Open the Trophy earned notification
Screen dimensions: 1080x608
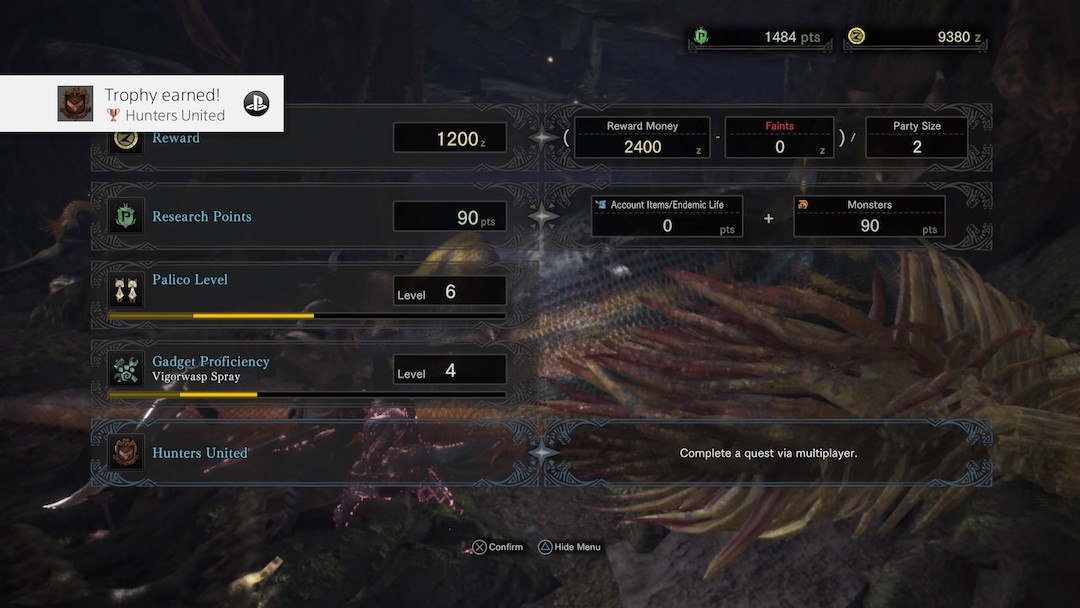tap(142, 103)
